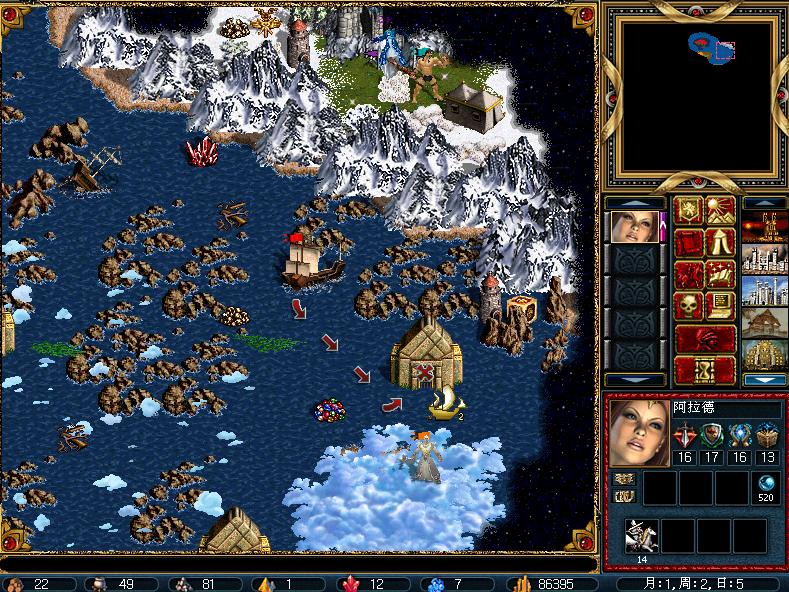789x592 pixels.
Task: Open system options computer button
Action: pyautogui.click(x=720, y=305)
